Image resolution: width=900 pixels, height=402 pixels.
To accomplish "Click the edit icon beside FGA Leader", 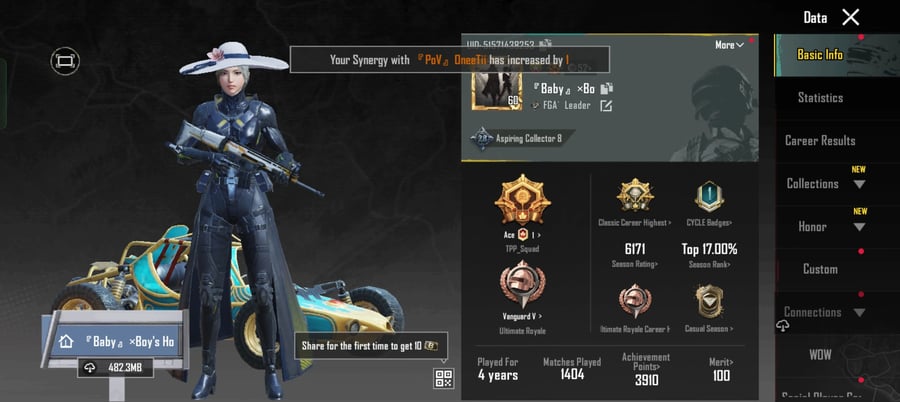I will [x=606, y=106].
